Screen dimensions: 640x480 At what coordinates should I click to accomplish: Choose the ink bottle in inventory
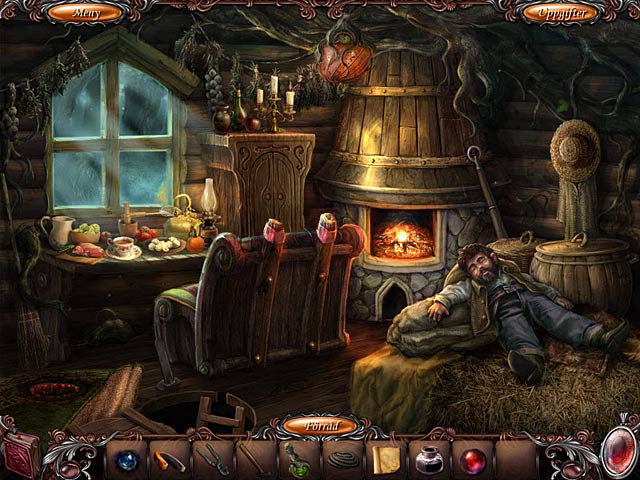tap(428, 459)
